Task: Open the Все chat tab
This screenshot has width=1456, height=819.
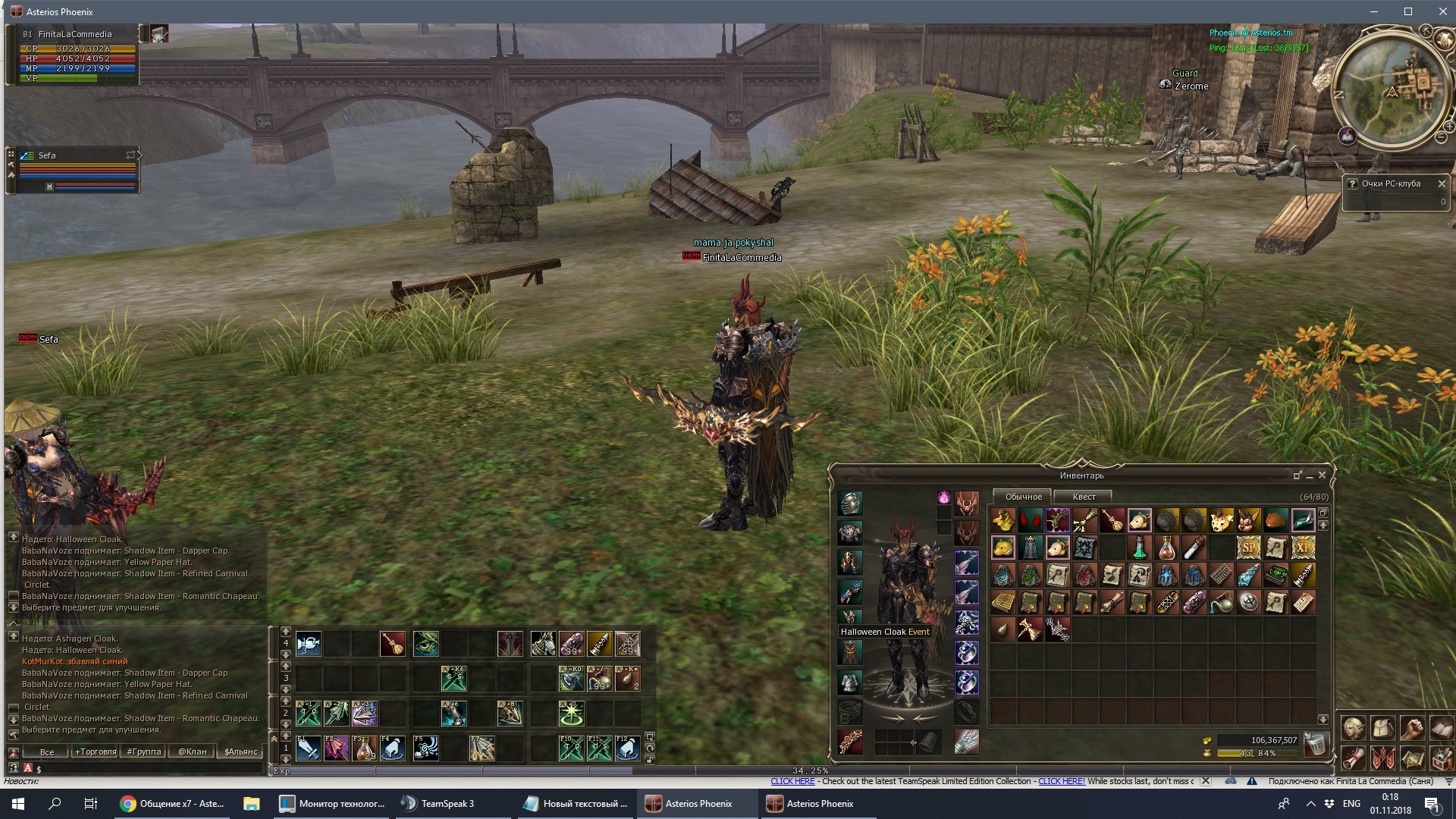Action: point(47,752)
